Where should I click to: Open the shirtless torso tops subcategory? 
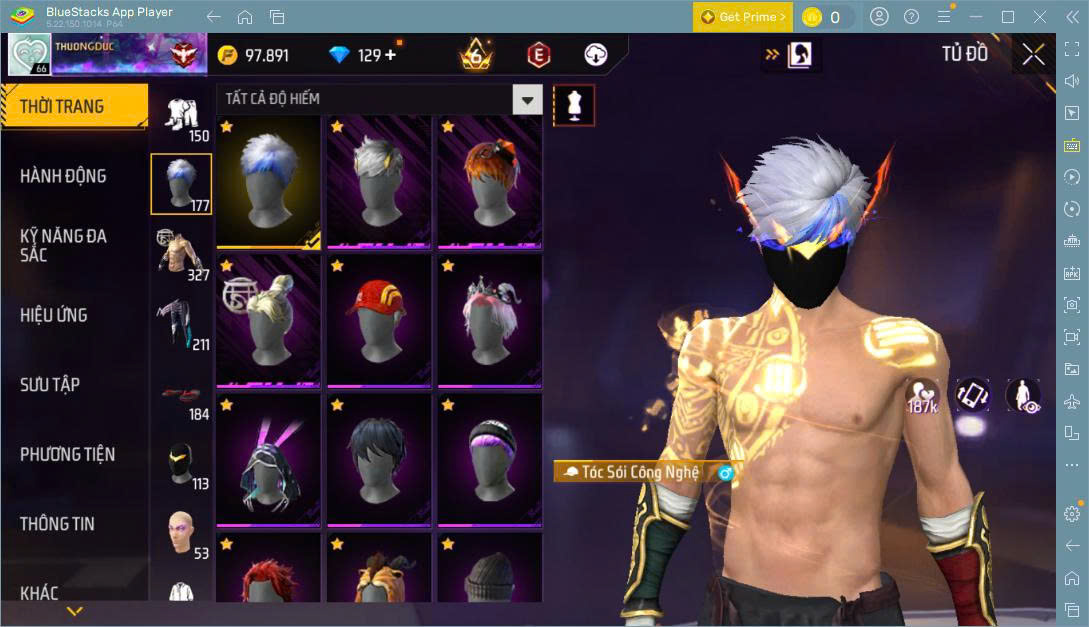coord(181,253)
